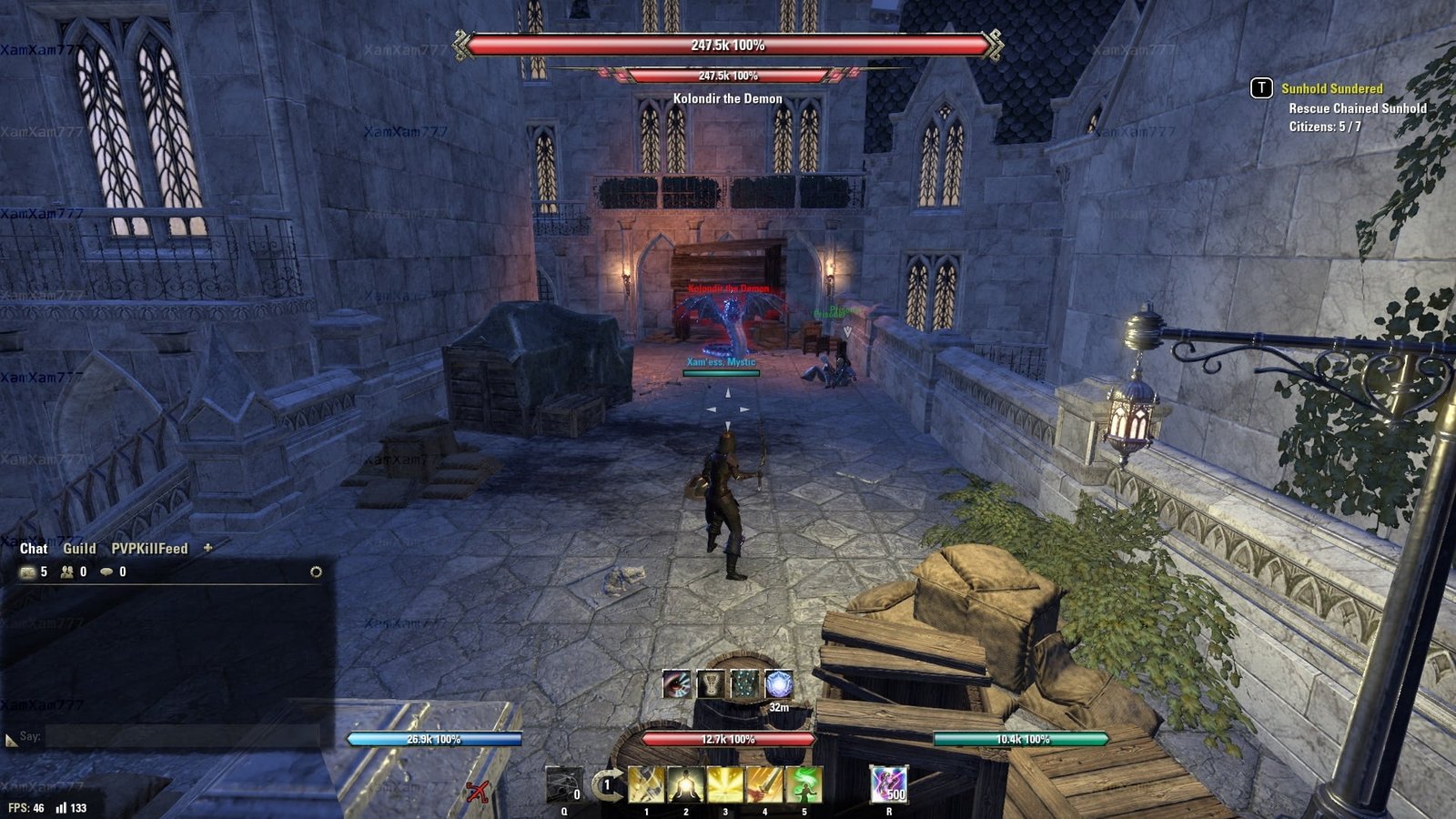Activate the radiant light burst ability

coord(725,784)
